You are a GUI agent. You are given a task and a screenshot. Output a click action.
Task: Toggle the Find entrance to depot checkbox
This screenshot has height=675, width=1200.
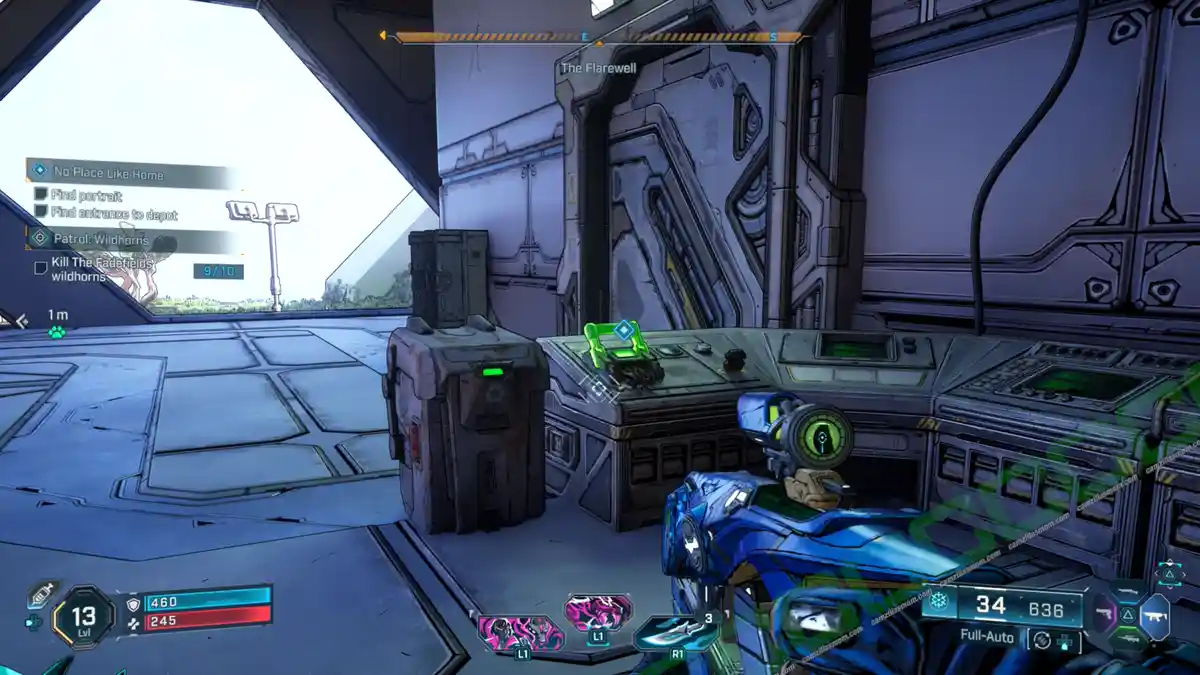click(41, 212)
